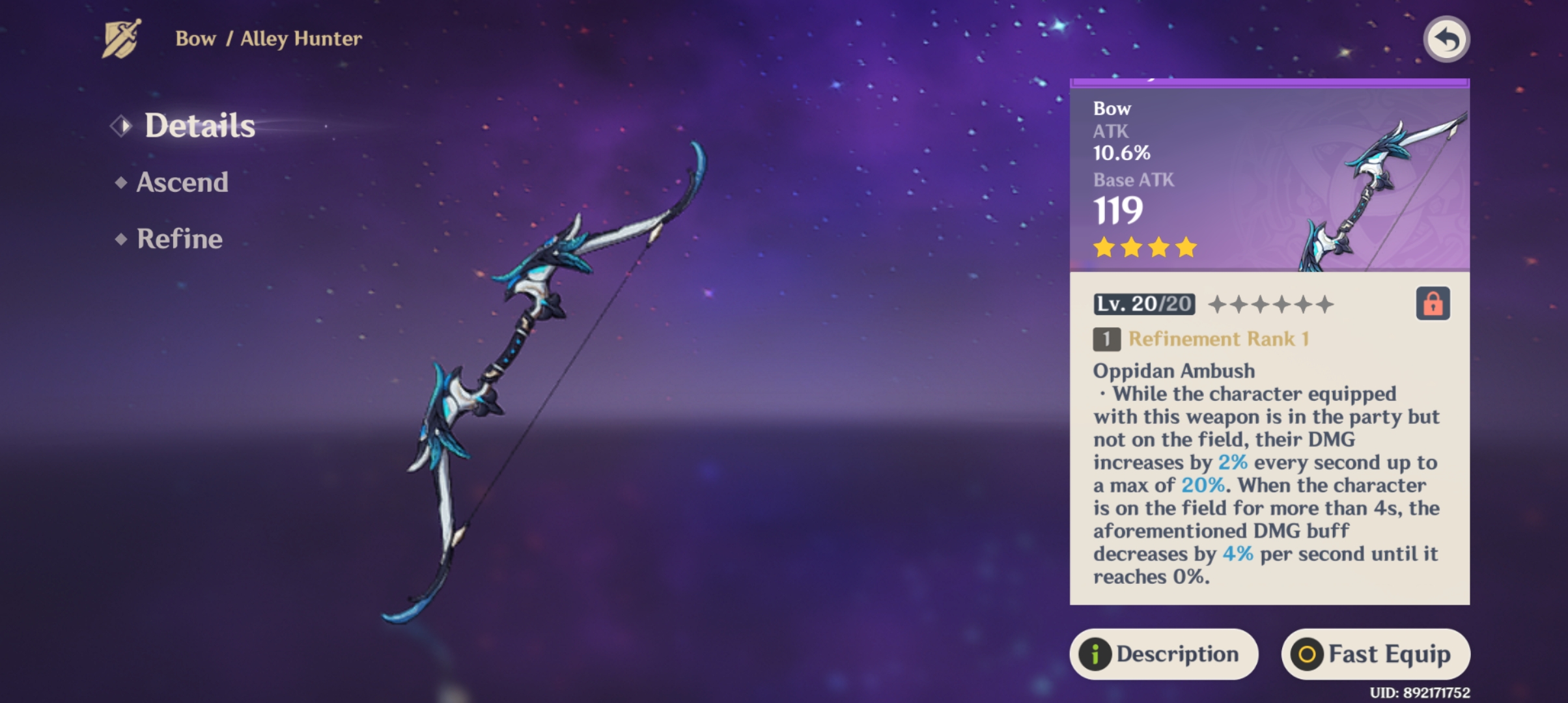Click the Lv. 20/20 level badge

[x=1146, y=305]
